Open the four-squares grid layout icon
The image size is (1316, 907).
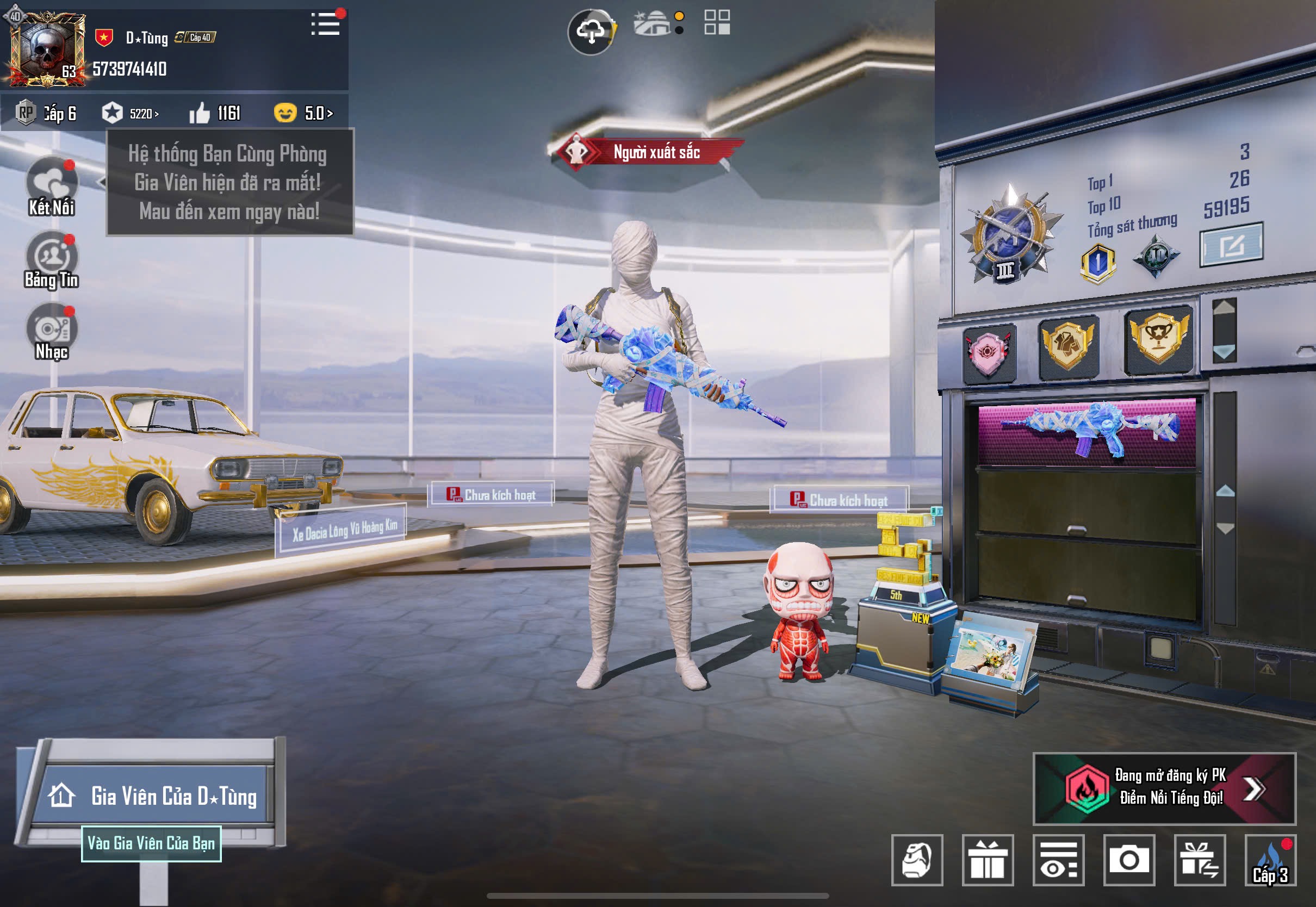point(717,23)
